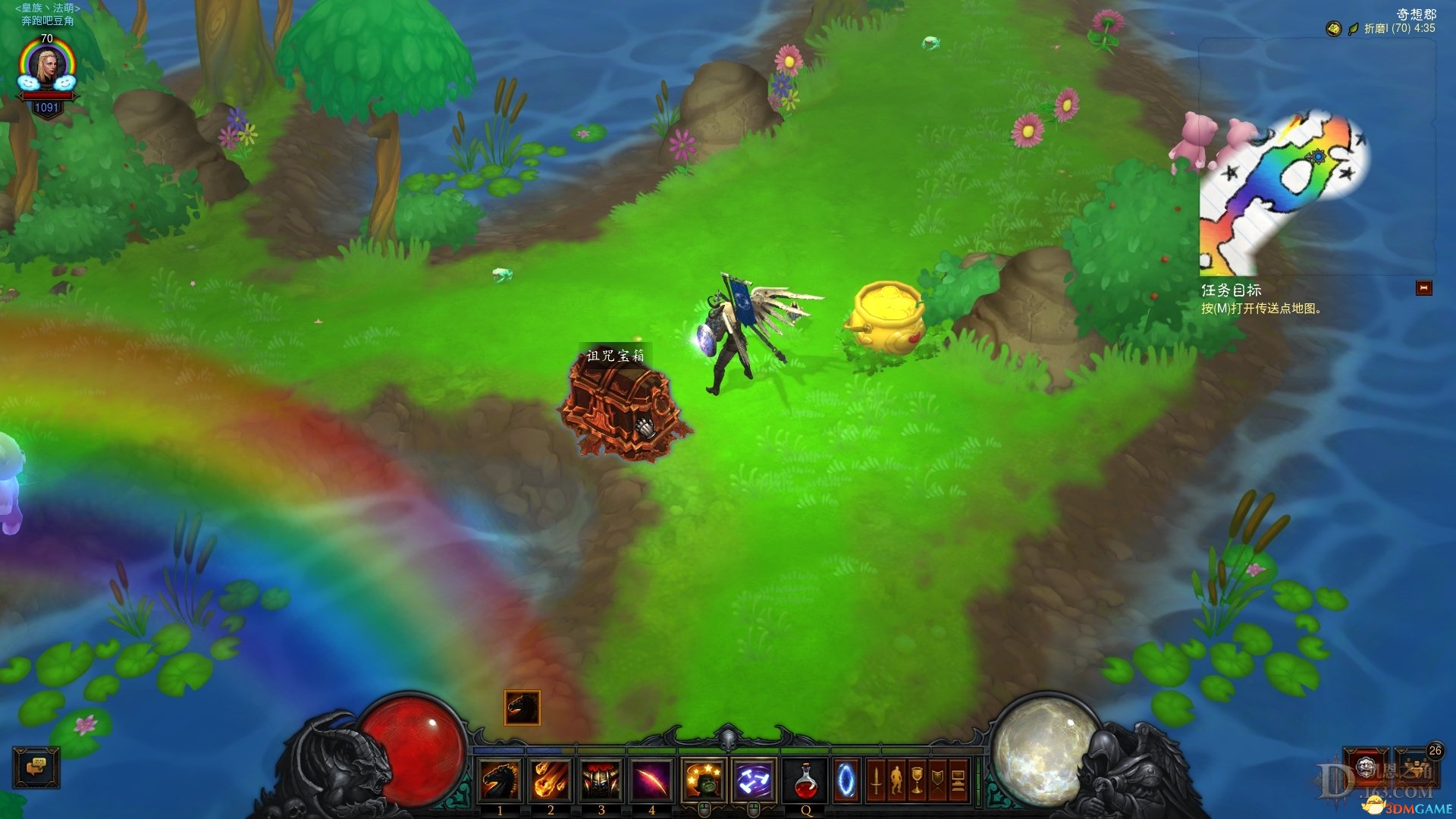This screenshot has width=1456, height=819.
Task: Open the chat speech bubble button
Action: point(36,767)
